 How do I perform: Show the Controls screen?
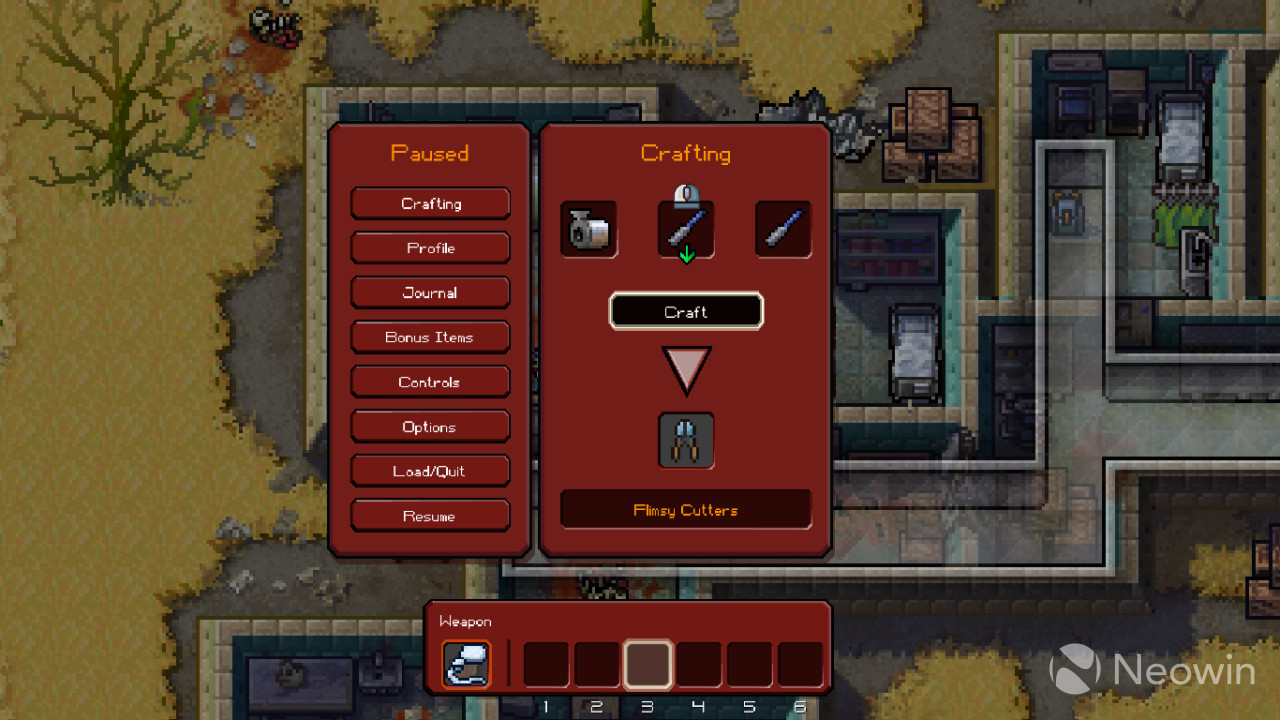430,382
